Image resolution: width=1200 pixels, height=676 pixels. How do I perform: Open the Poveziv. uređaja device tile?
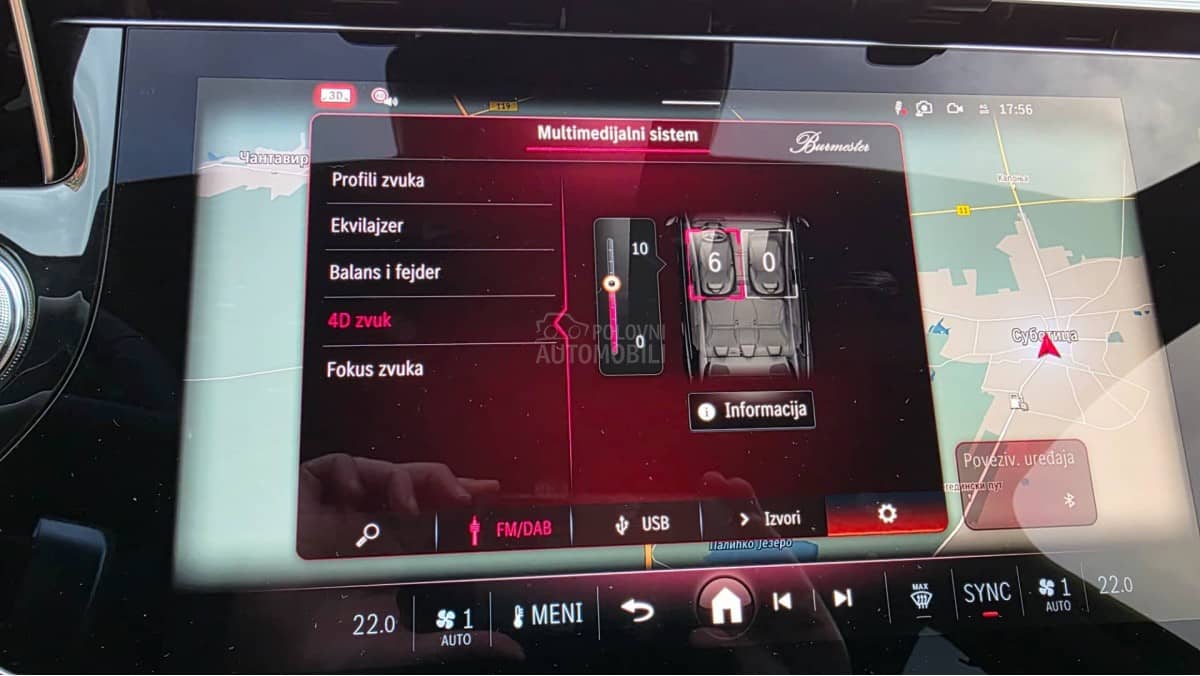pyautogui.click(x=1025, y=482)
